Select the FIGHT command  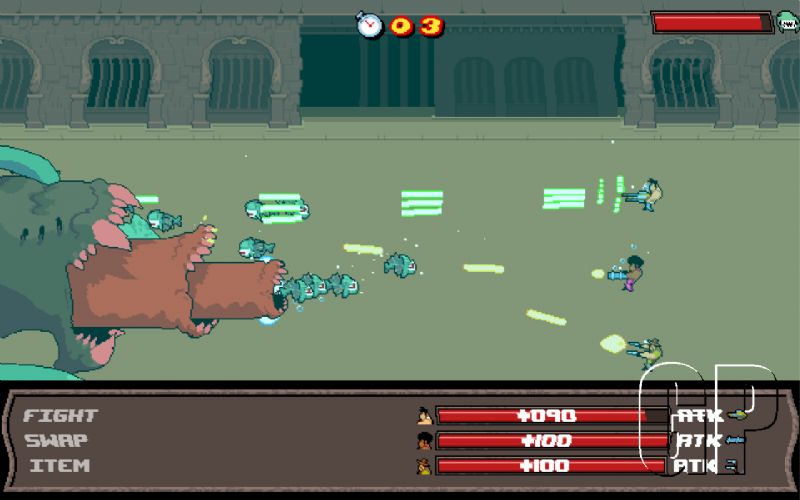pyautogui.click(x=60, y=415)
